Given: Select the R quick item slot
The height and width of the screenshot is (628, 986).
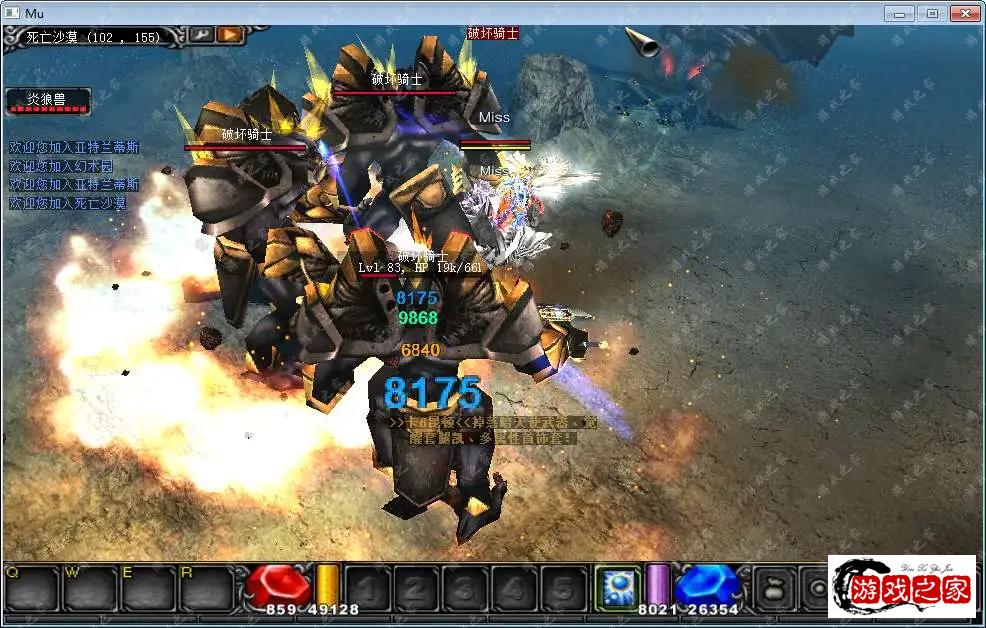Looking at the screenshot, I should [x=206, y=588].
